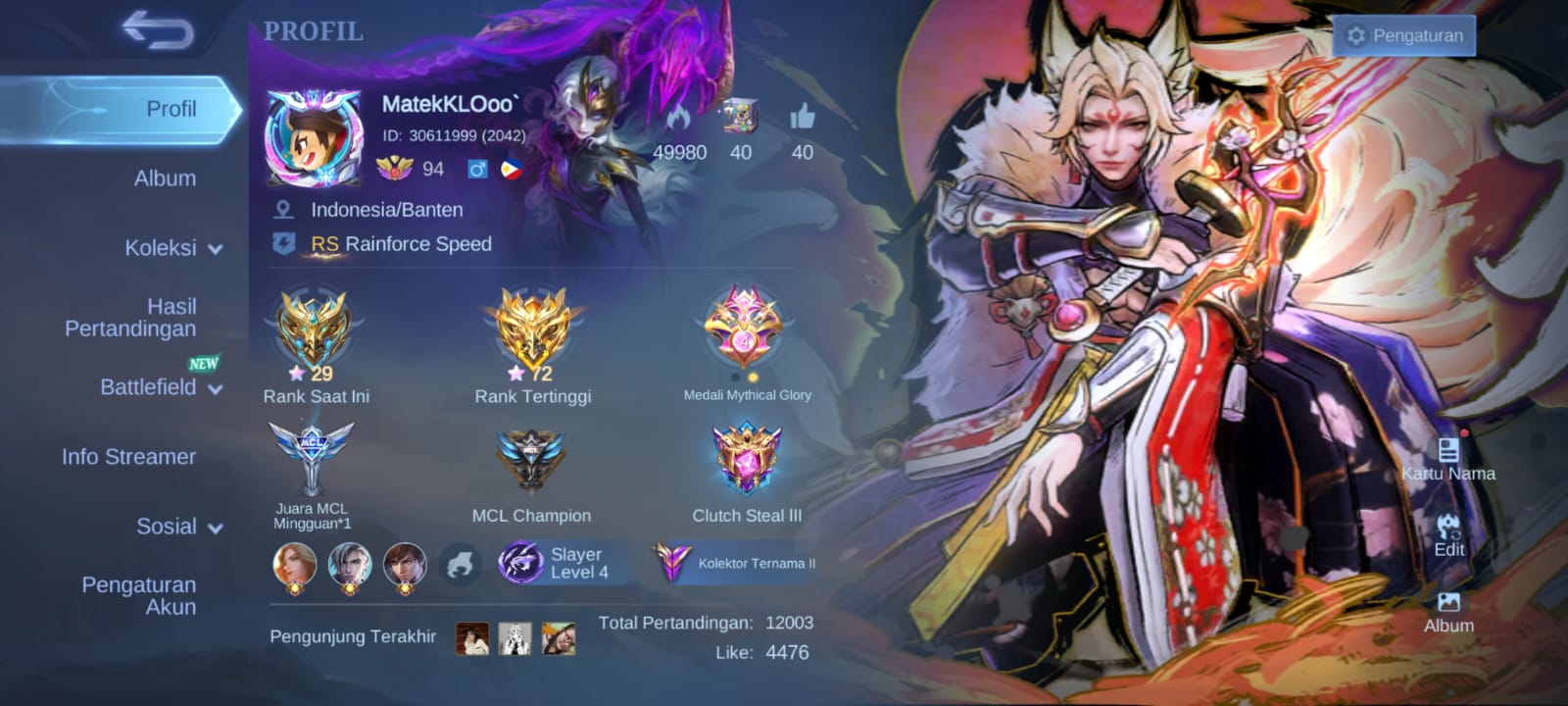Open the Album button beside the hero art
This screenshot has width=1568, height=706.
1448,612
